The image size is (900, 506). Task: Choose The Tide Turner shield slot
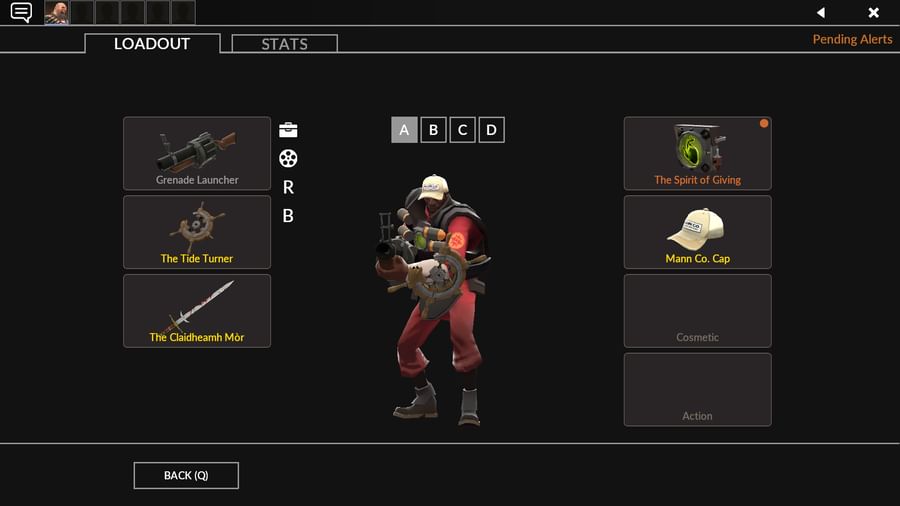[x=197, y=232]
